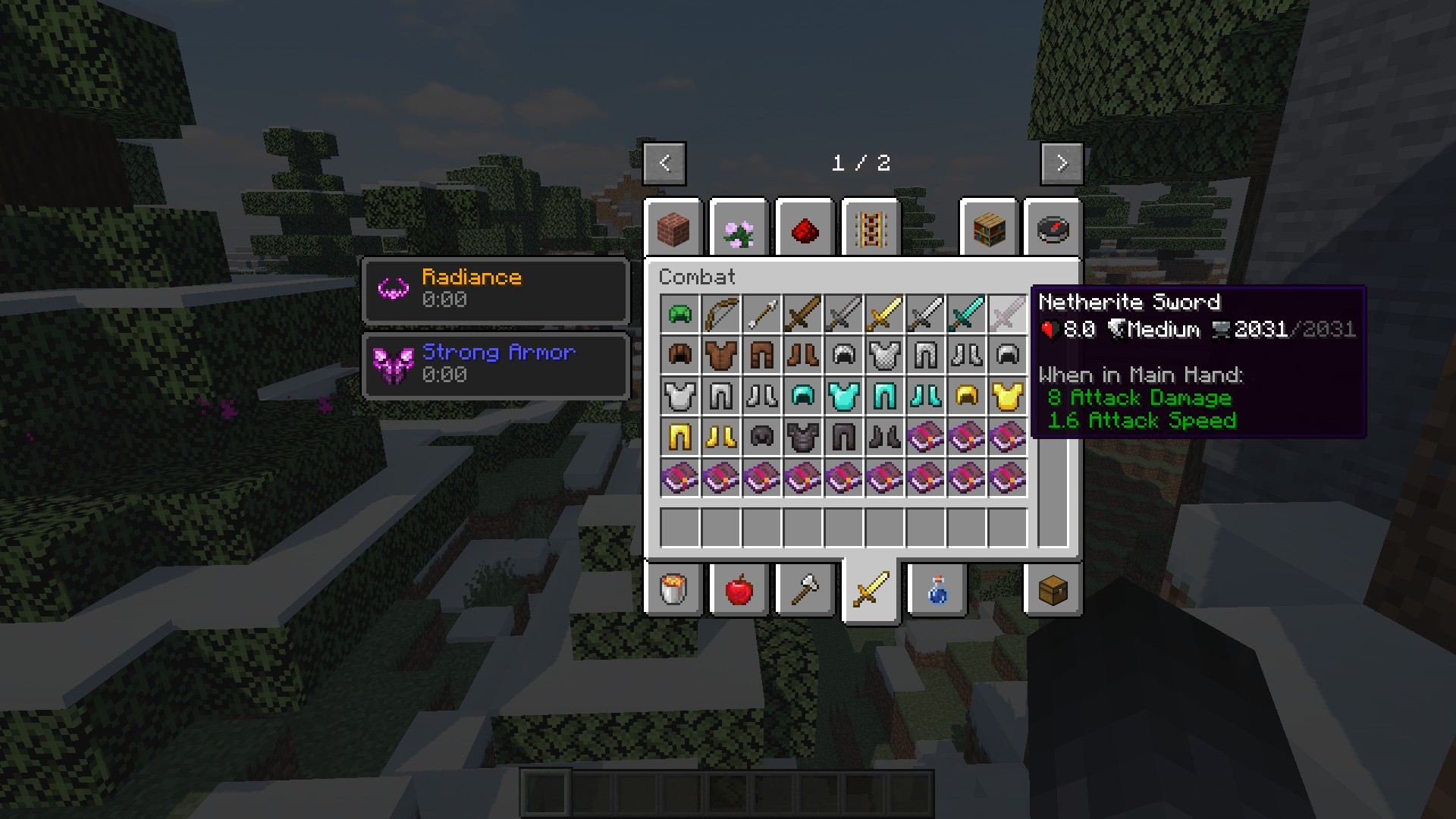Select the golden chestplate slot
The image size is (1456, 819).
pyautogui.click(x=1007, y=396)
